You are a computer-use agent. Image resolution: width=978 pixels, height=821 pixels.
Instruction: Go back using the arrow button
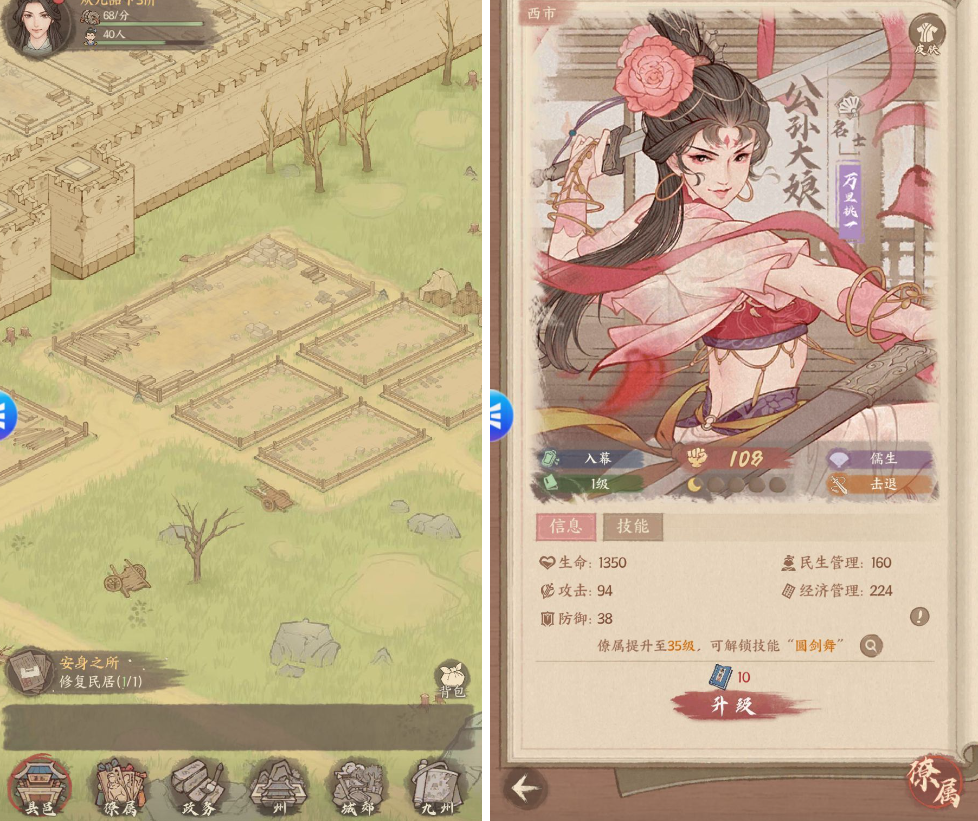524,789
